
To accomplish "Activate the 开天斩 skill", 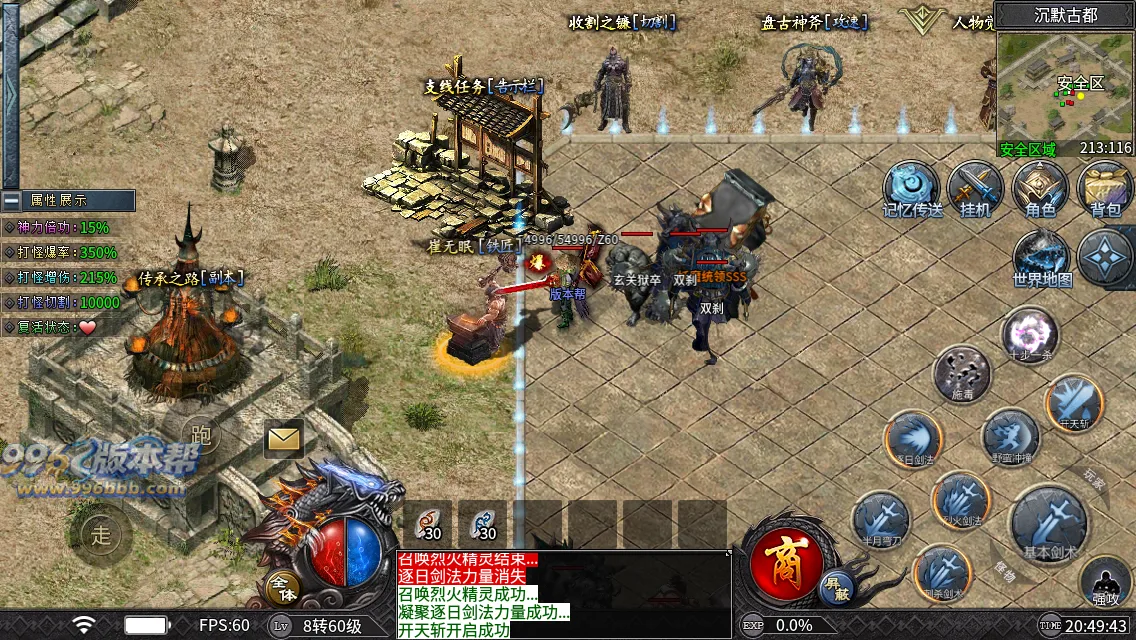I will coord(1074,401).
